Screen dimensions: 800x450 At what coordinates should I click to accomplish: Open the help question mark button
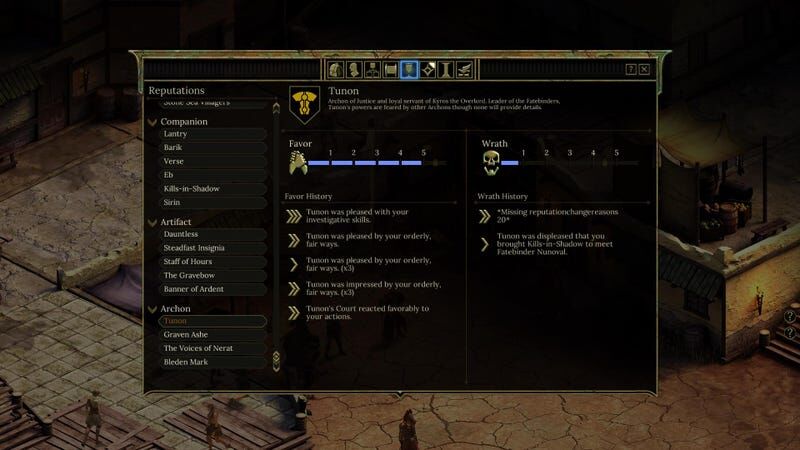[631, 70]
